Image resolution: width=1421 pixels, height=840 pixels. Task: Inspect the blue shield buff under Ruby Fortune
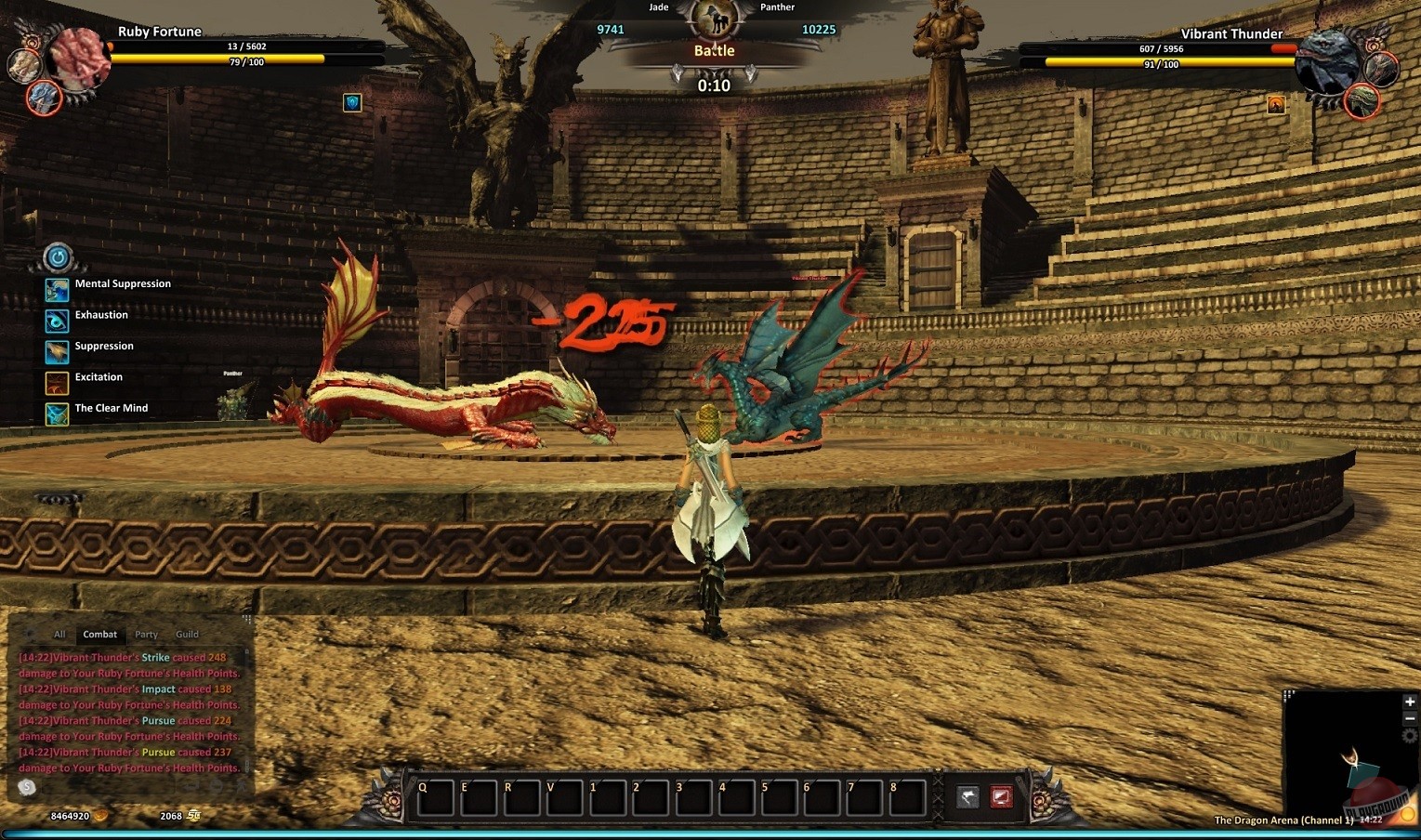[351, 102]
